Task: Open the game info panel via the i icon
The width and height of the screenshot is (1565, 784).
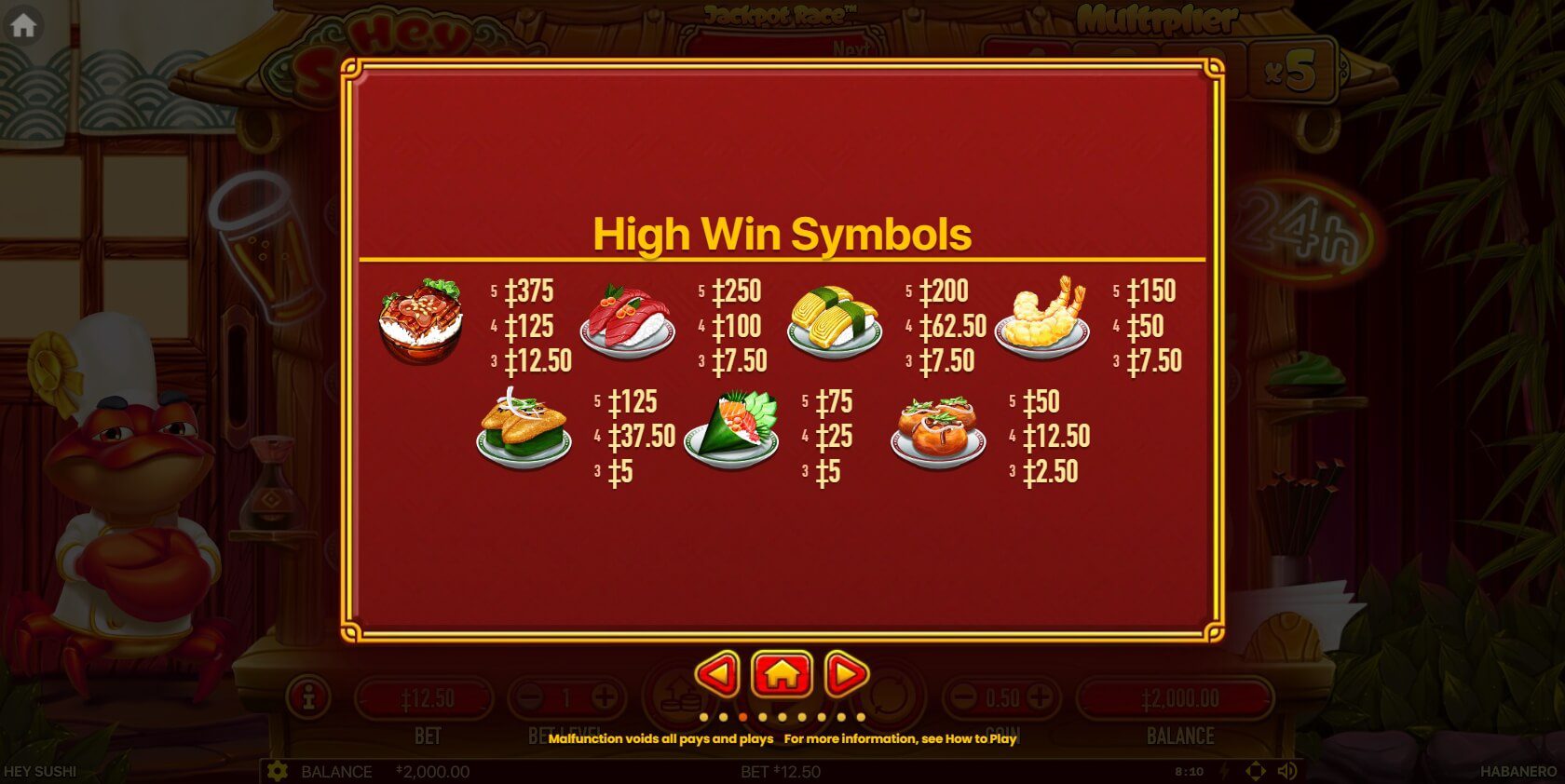Action: pyautogui.click(x=309, y=698)
